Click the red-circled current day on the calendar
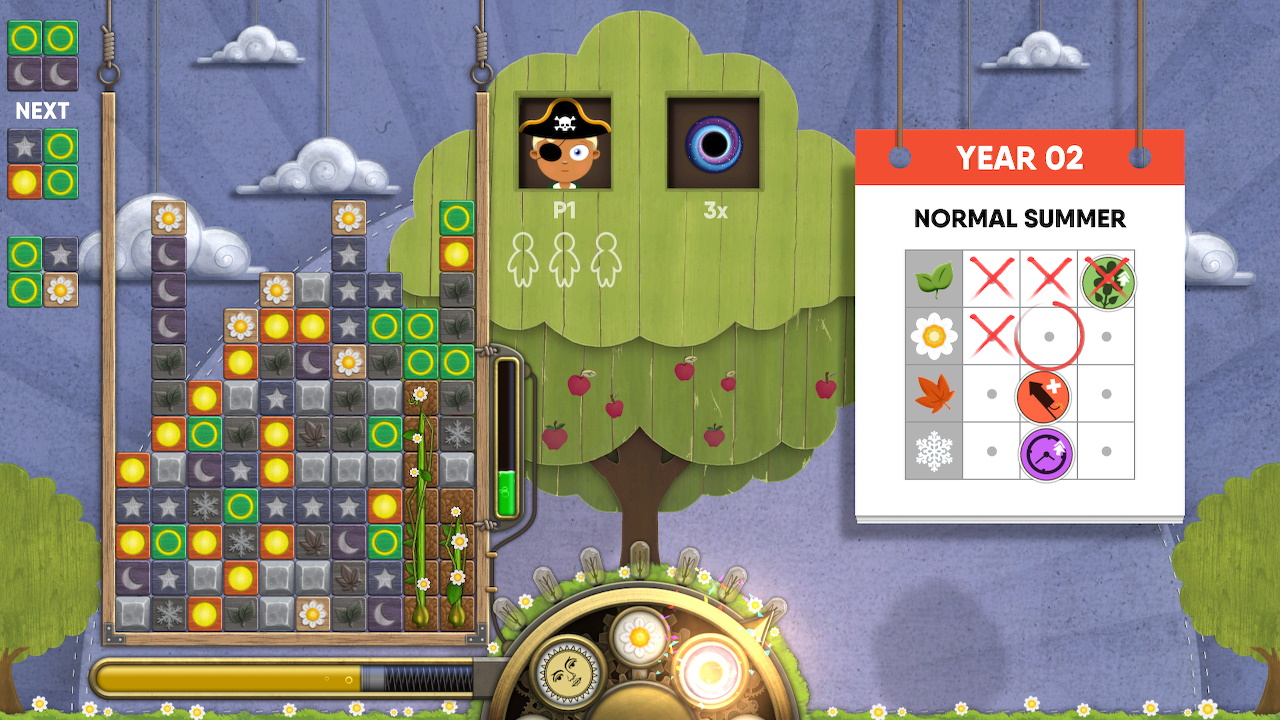This screenshot has height=720, width=1280. pos(1048,337)
